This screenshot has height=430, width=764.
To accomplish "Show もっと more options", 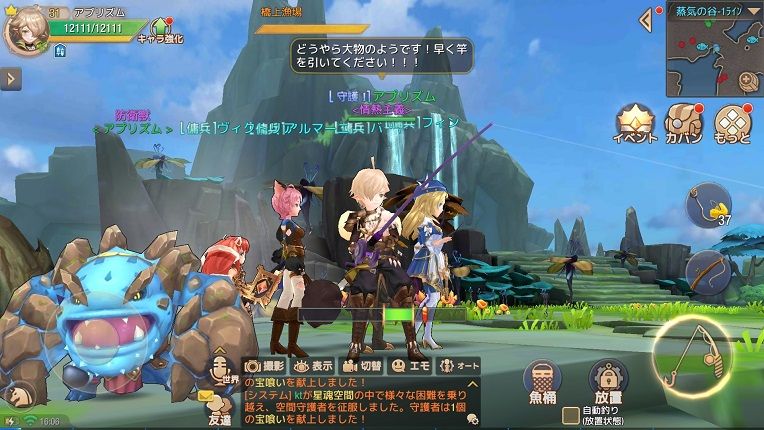I will pyautogui.click(x=733, y=122).
